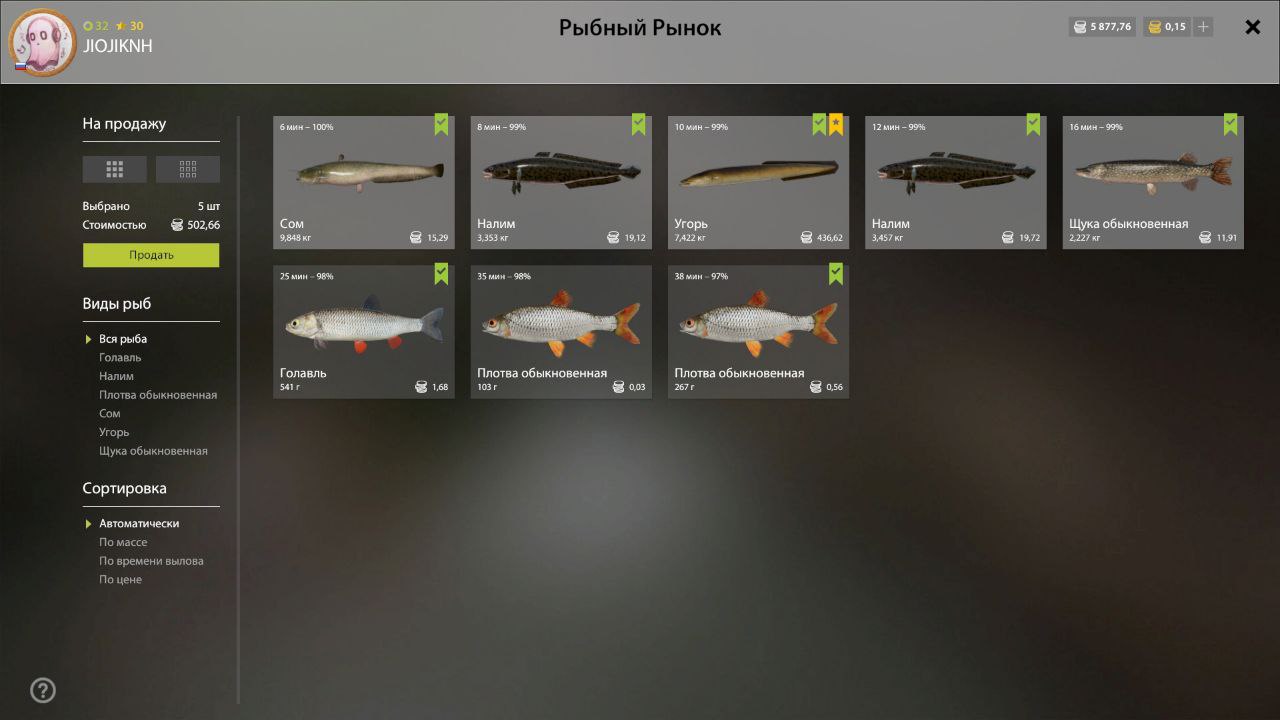This screenshot has width=1280, height=720.
Task: Select the Щука обыкновенная pike card
Action: (x=1152, y=182)
